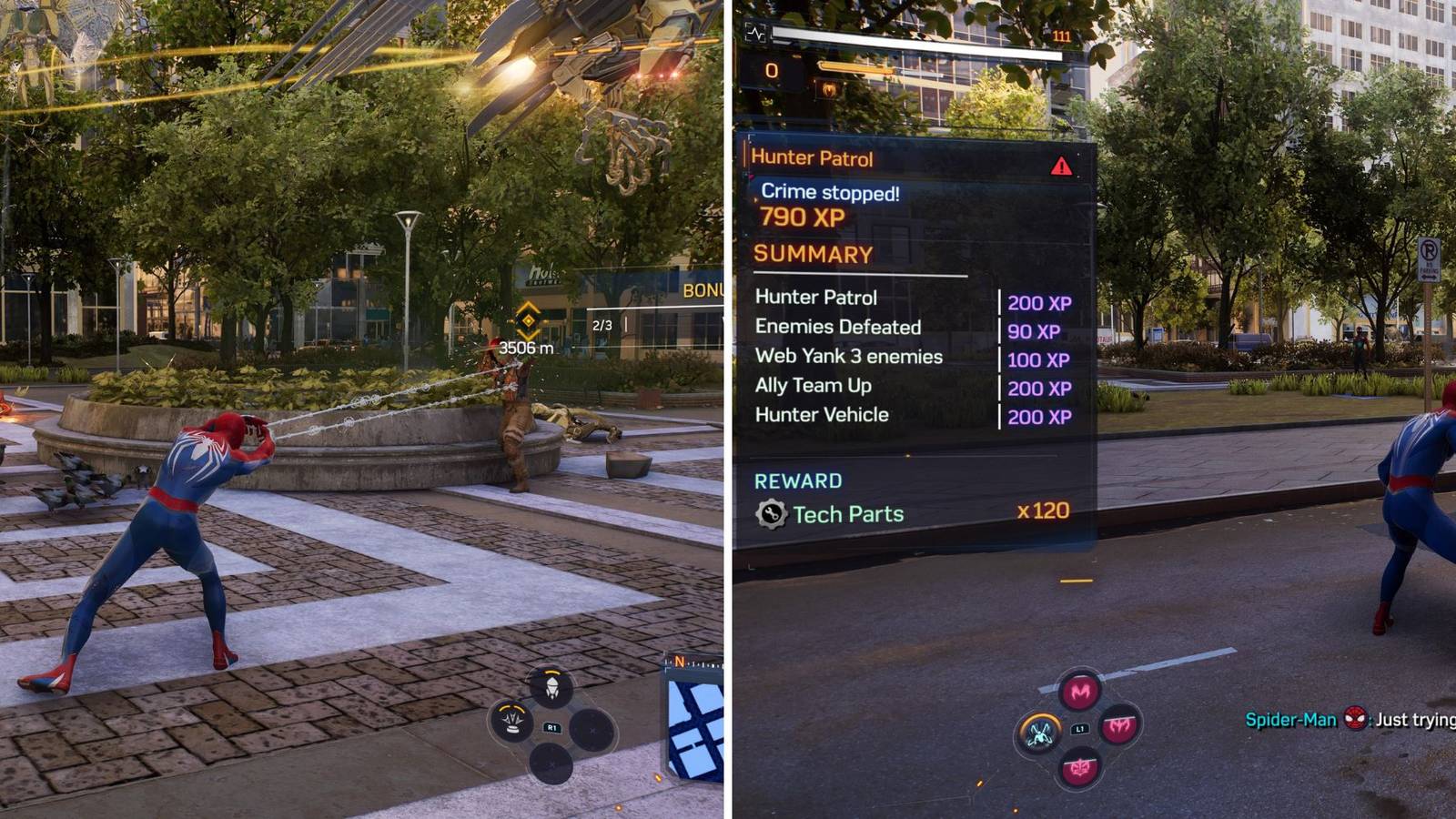Click the warning triangle on Hunter Patrol panel
The height and width of the screenshot is (819, 1456).
pyautogui.click(x=1060, y=164)
